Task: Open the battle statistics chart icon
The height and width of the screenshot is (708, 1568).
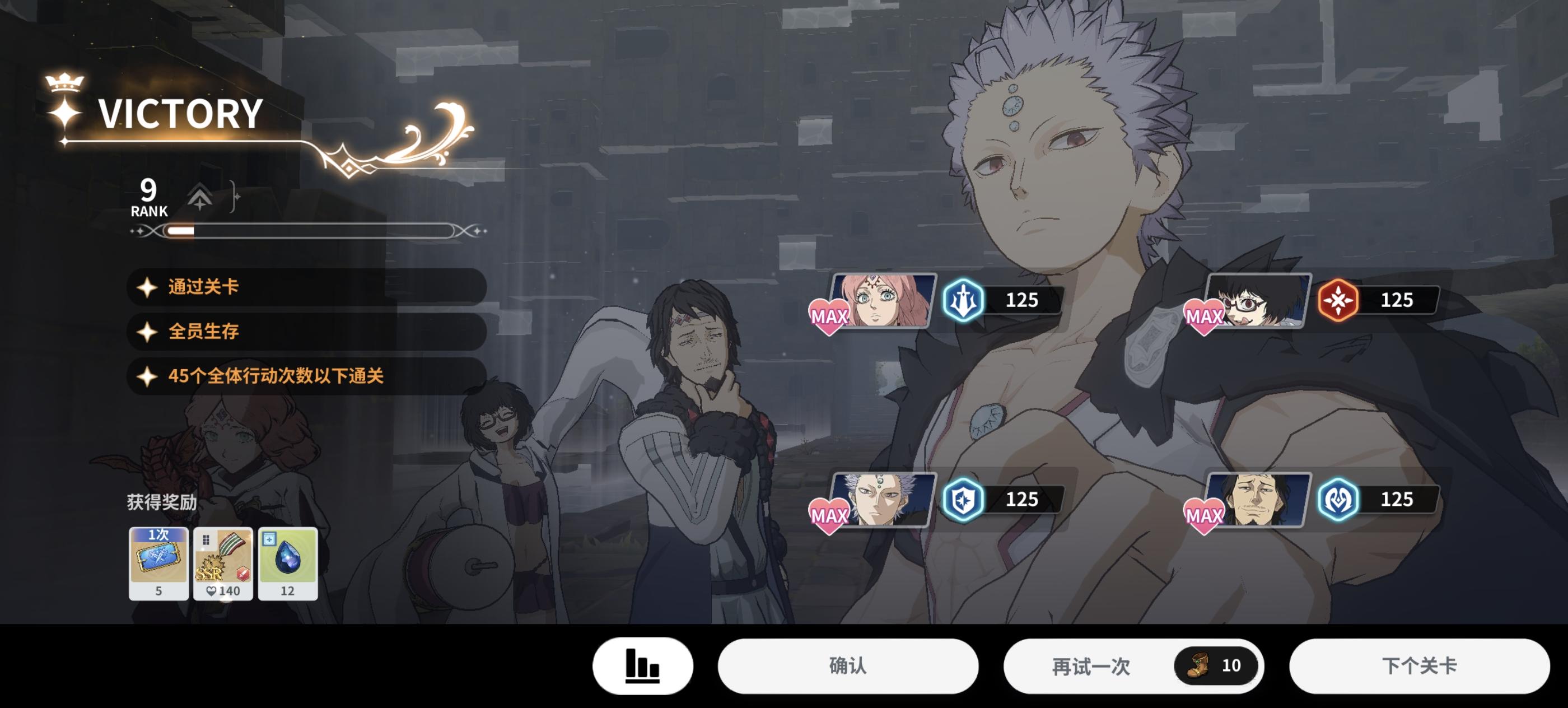Action: [x=643, y=666]
